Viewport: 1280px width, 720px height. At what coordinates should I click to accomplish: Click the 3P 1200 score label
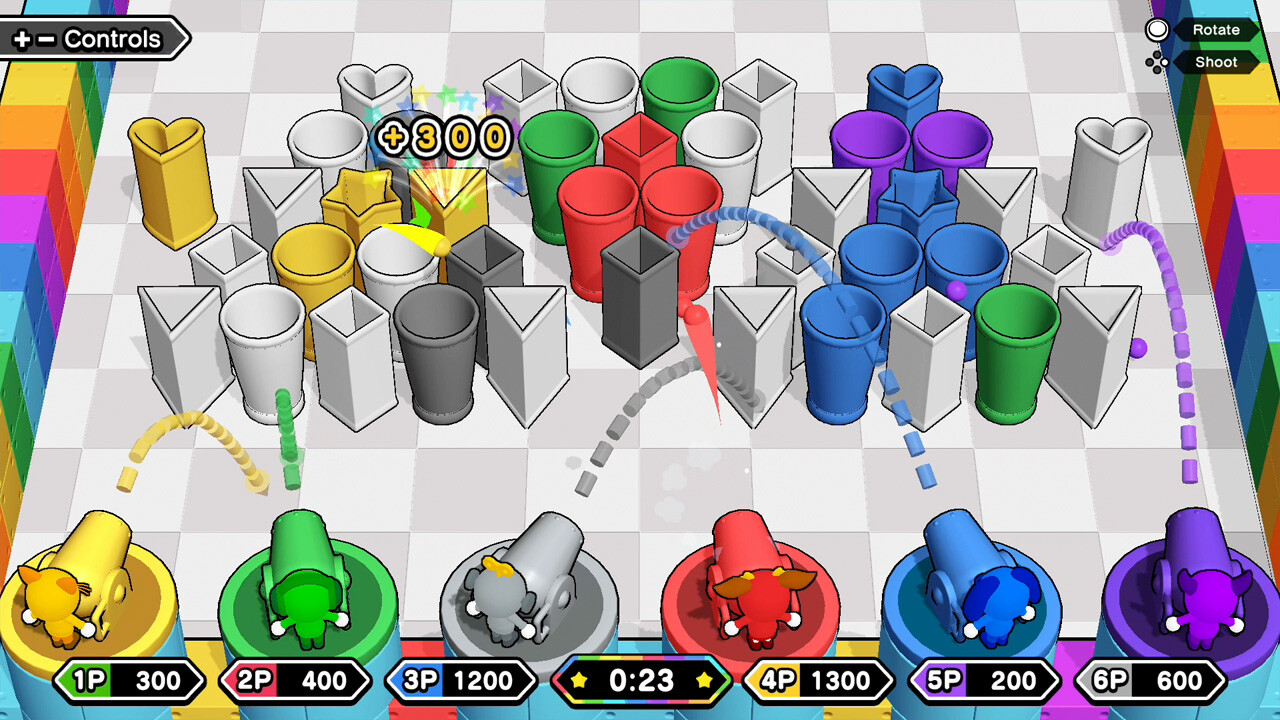pyautogui.click(x=460, y=681)
